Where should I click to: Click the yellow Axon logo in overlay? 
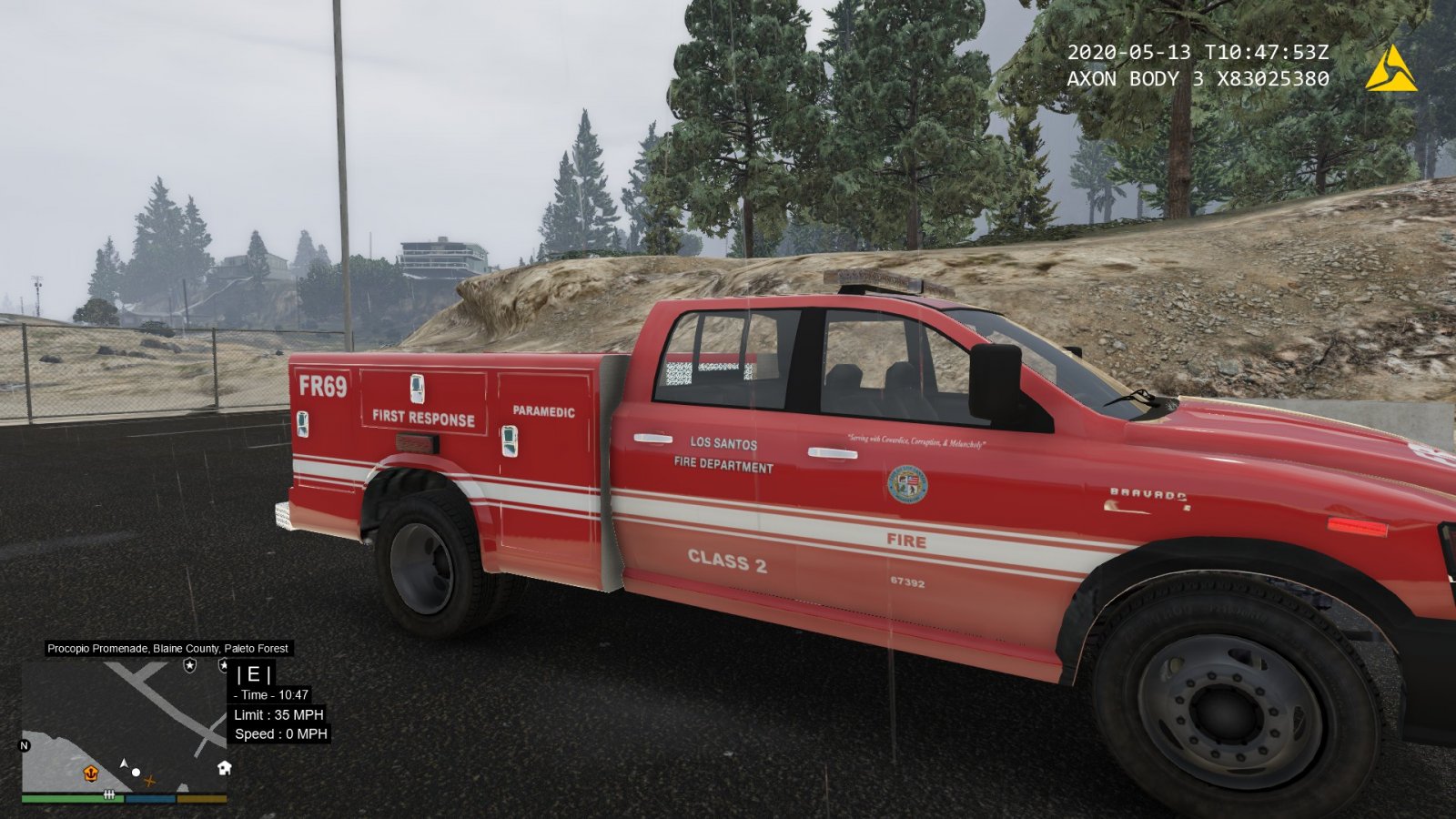click(x=1390, y=68)
